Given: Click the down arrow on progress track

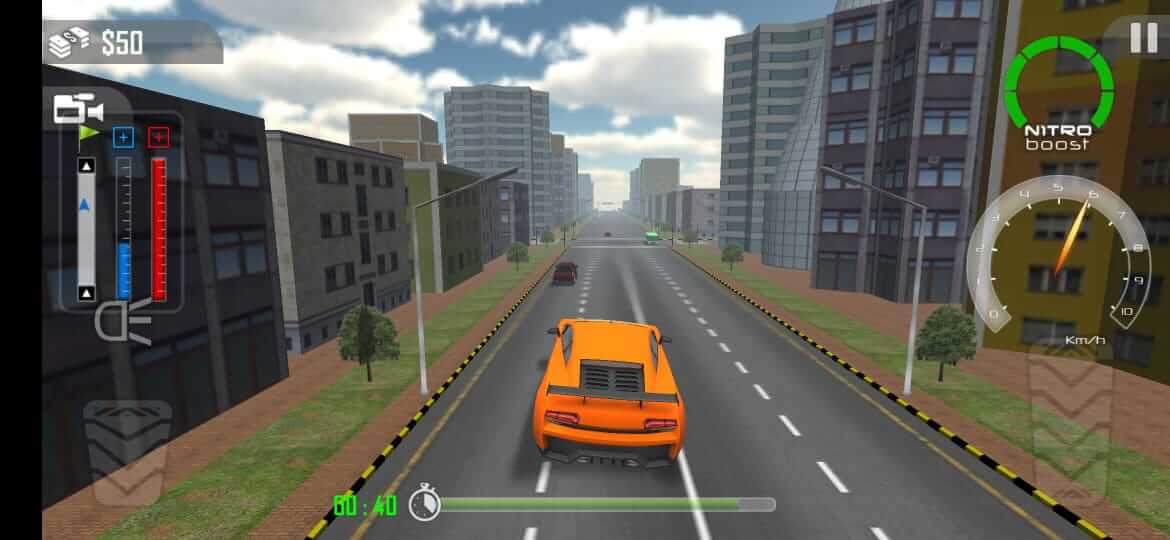Looking at the screenshot, I should [87, 293].
